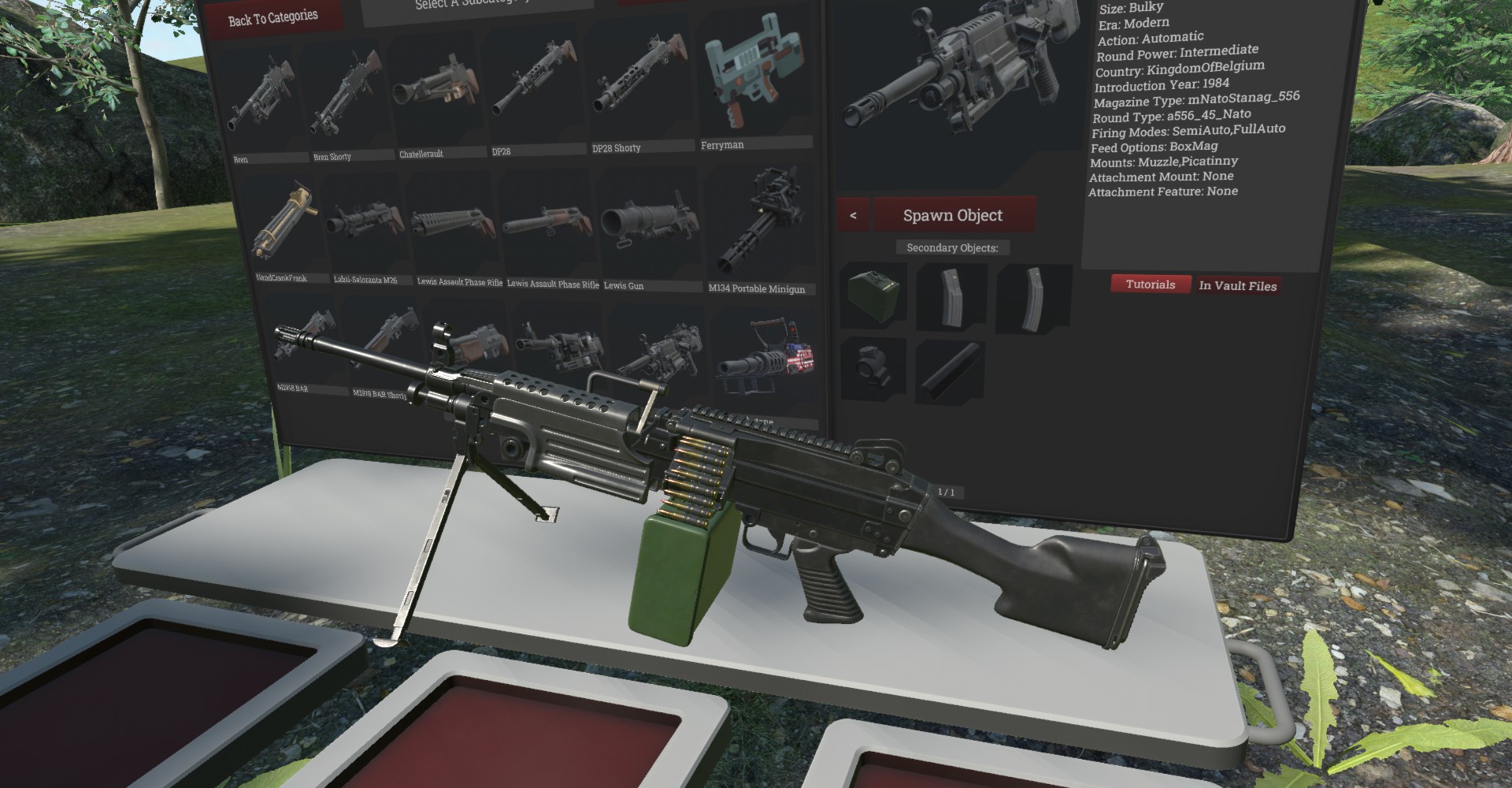Go back to the weapon categories

click(x=272, y=18)
